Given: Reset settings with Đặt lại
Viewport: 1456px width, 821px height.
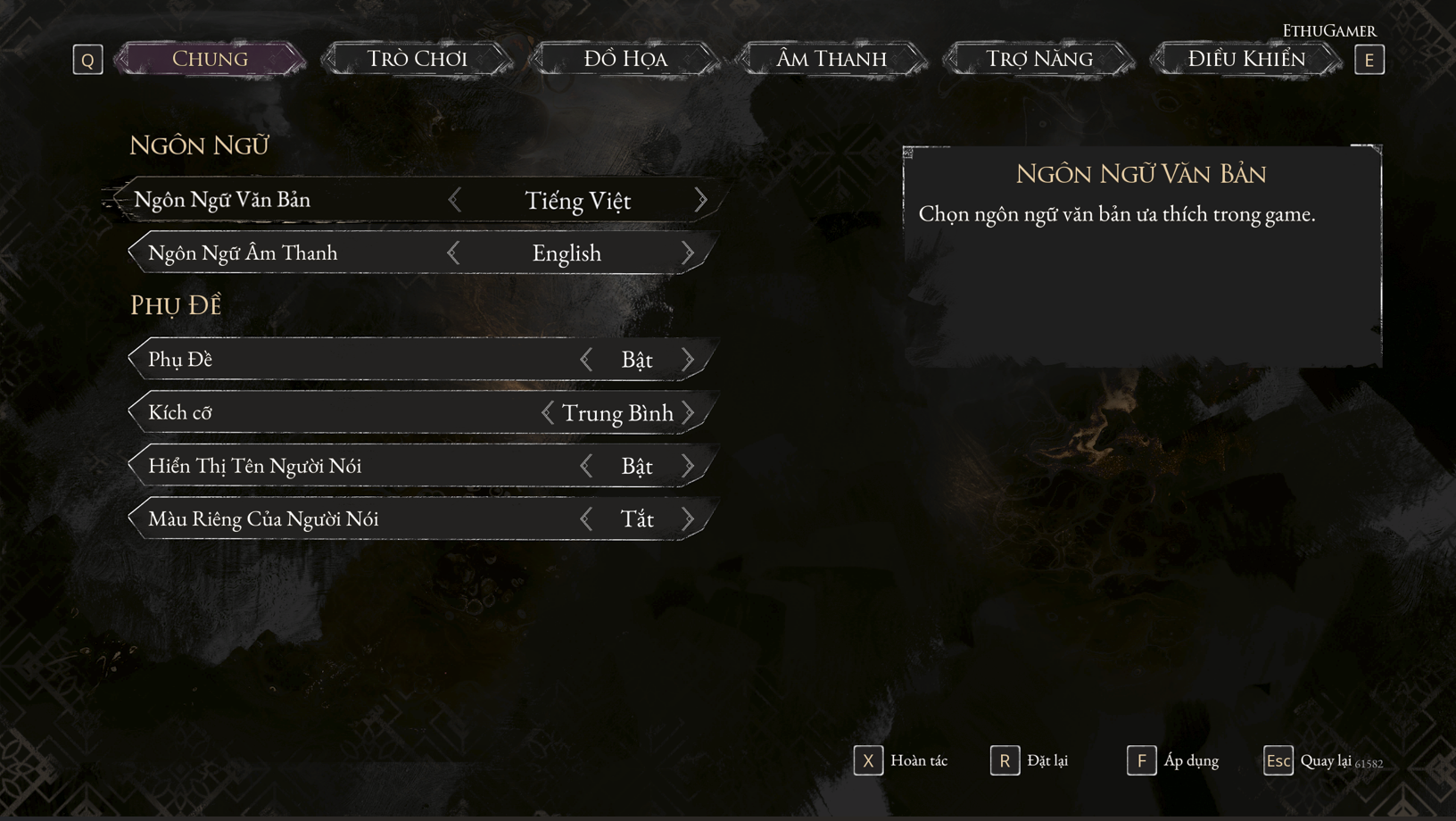Looking at the screenshot, I should (x=1030, y=761).
